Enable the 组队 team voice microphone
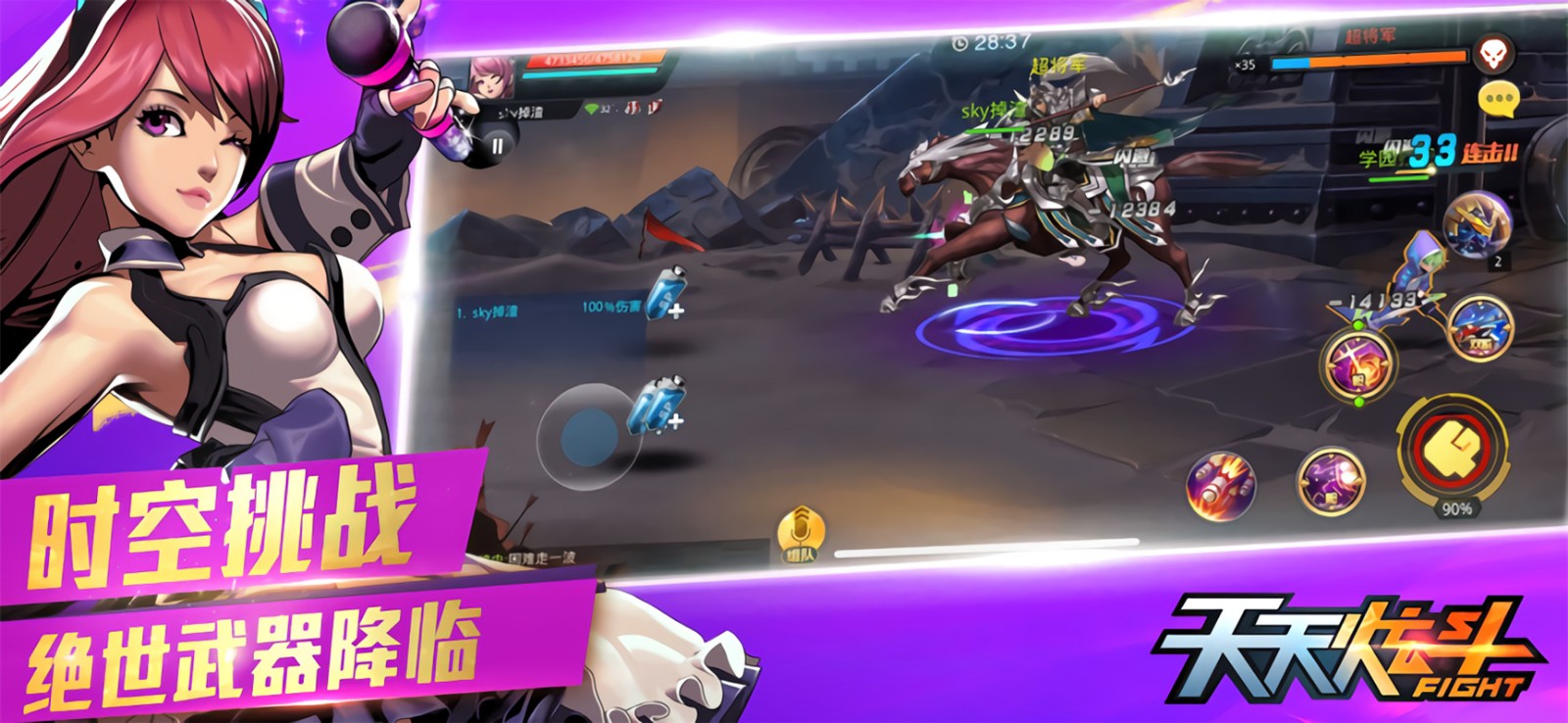 tap(800, 524)
